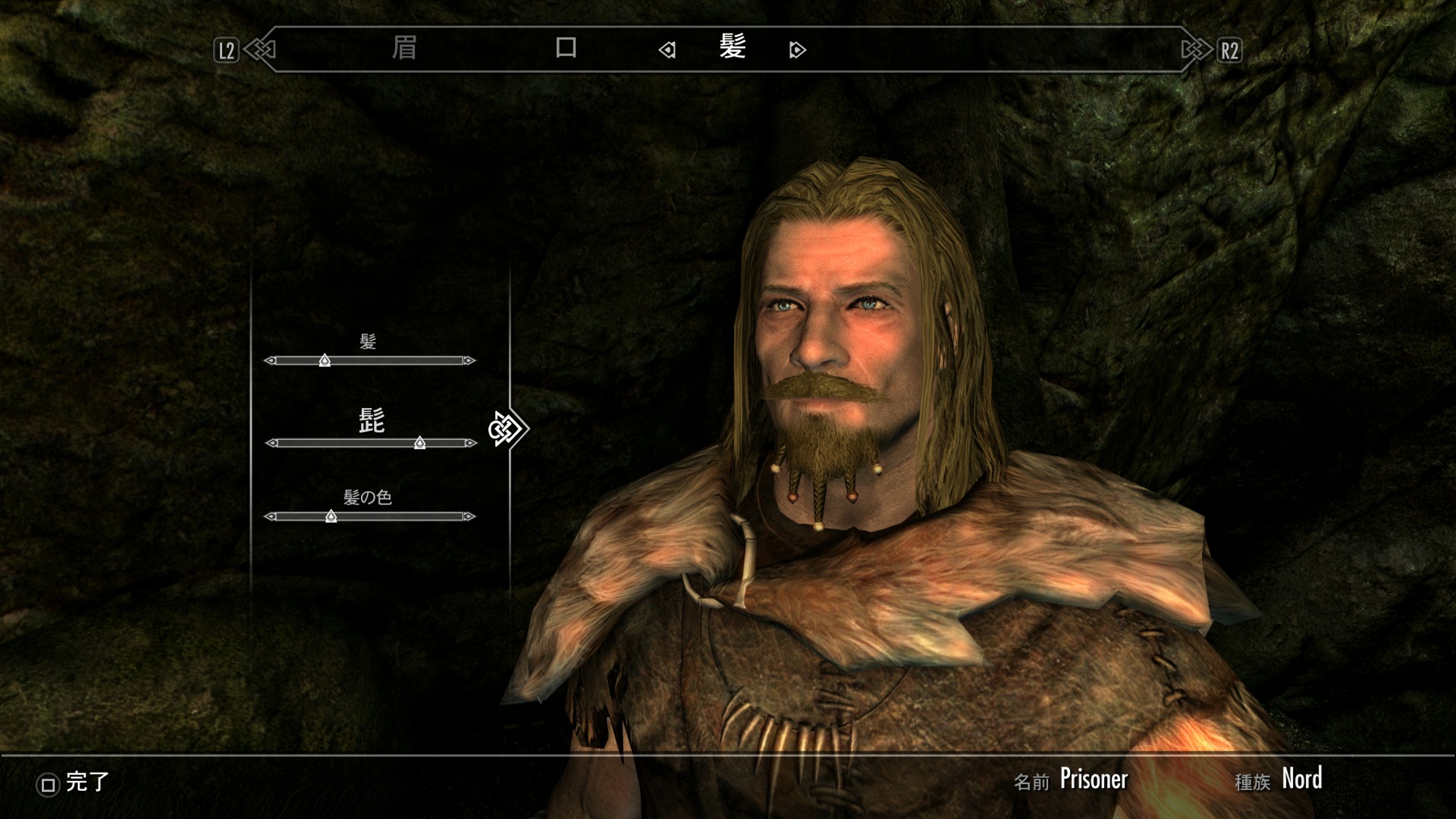The image size is (1456, 819).
Task: Select the 髪の色 hair color entry
Action: [x=367, y=497]
